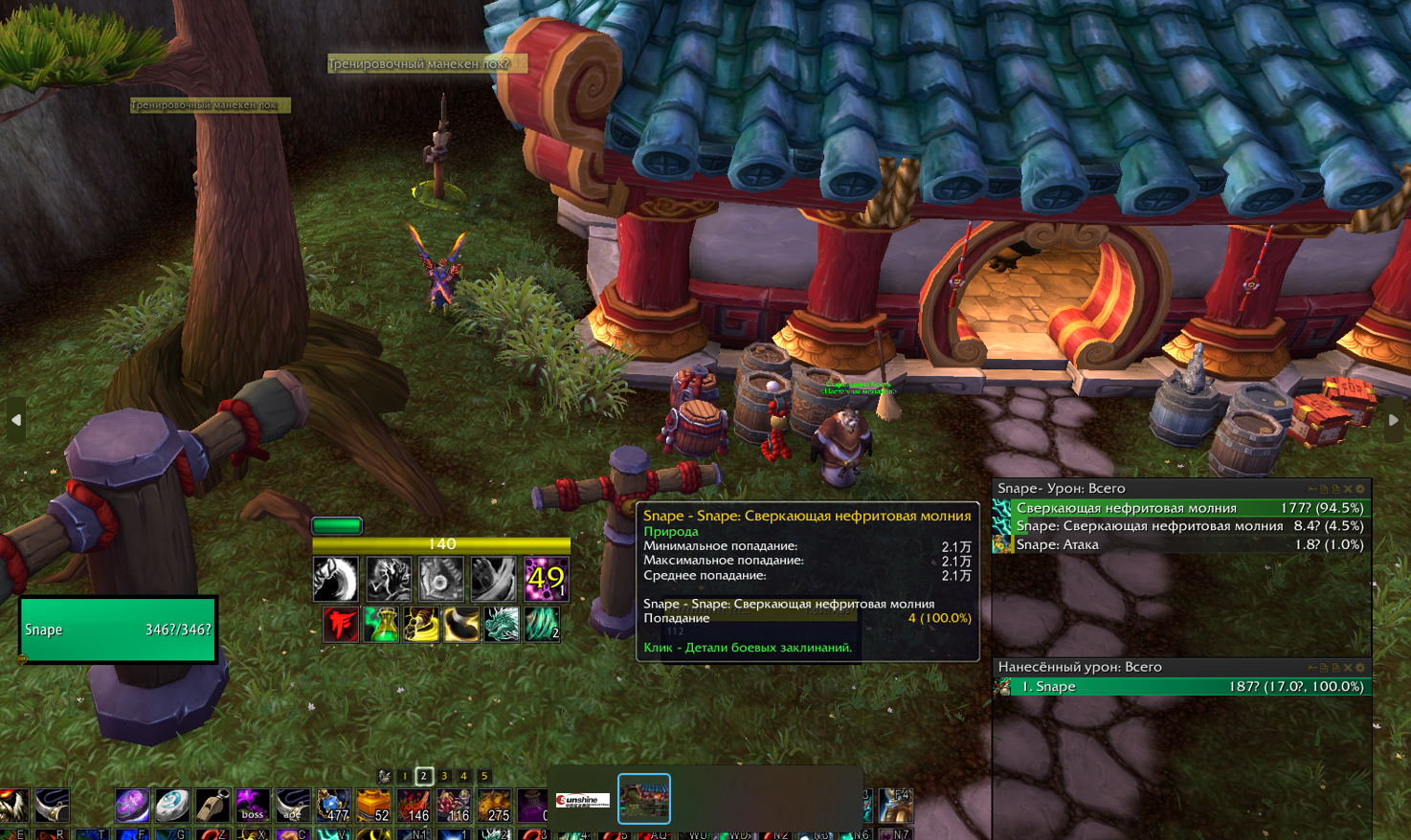
Task: Switch to action bar page 3
Action: click(444, 776)
